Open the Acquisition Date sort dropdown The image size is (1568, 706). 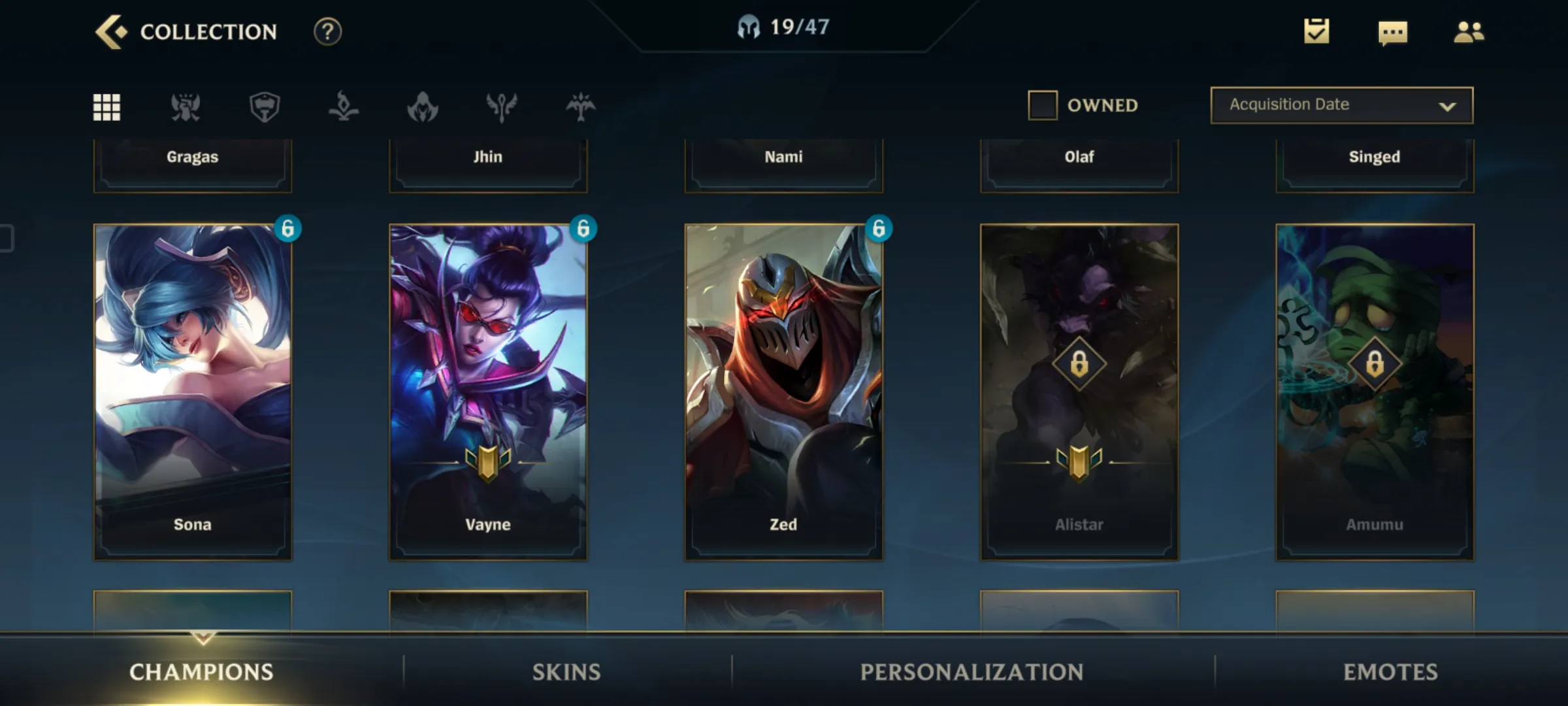click(1341, 105)
